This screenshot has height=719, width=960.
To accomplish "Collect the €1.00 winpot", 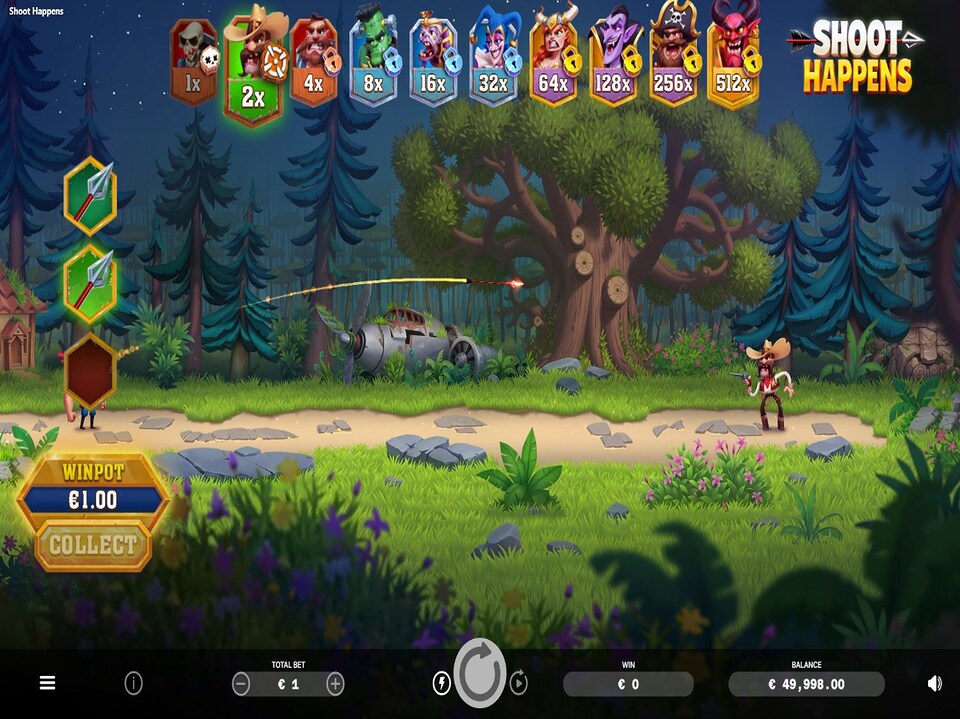I will 93,545.
